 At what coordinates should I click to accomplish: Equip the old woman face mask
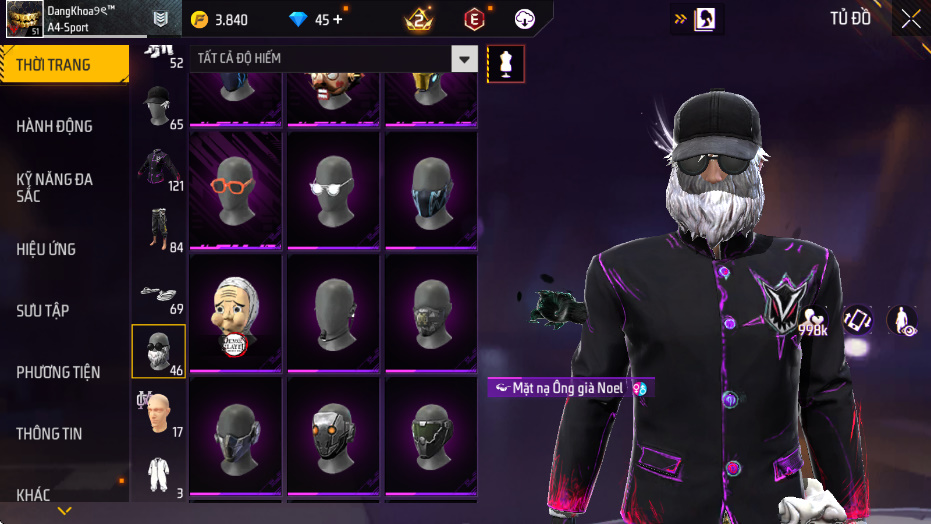tap(236, 312)
